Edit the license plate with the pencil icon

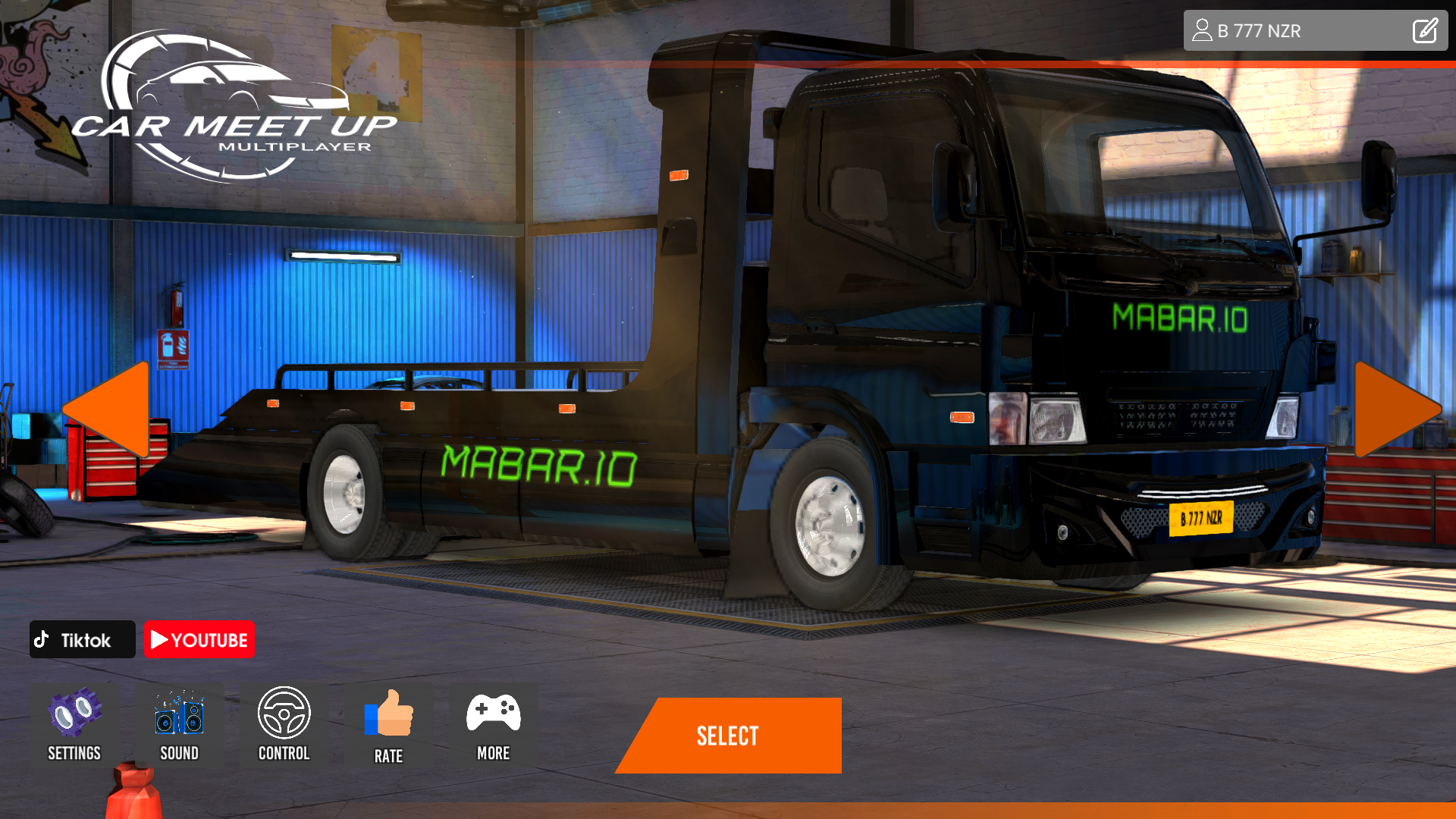[1425, 30]
